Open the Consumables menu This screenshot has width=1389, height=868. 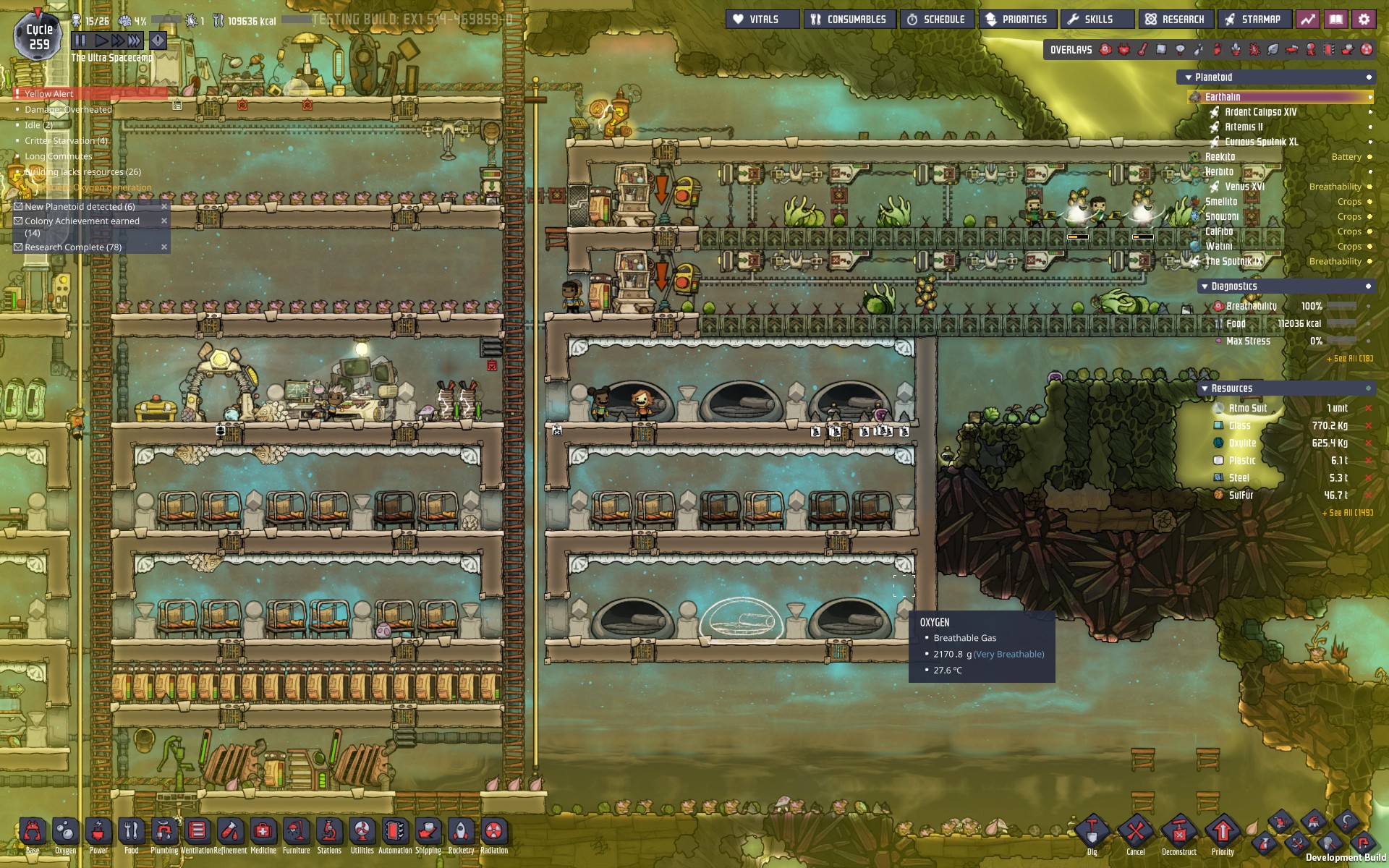coord(849,20)
